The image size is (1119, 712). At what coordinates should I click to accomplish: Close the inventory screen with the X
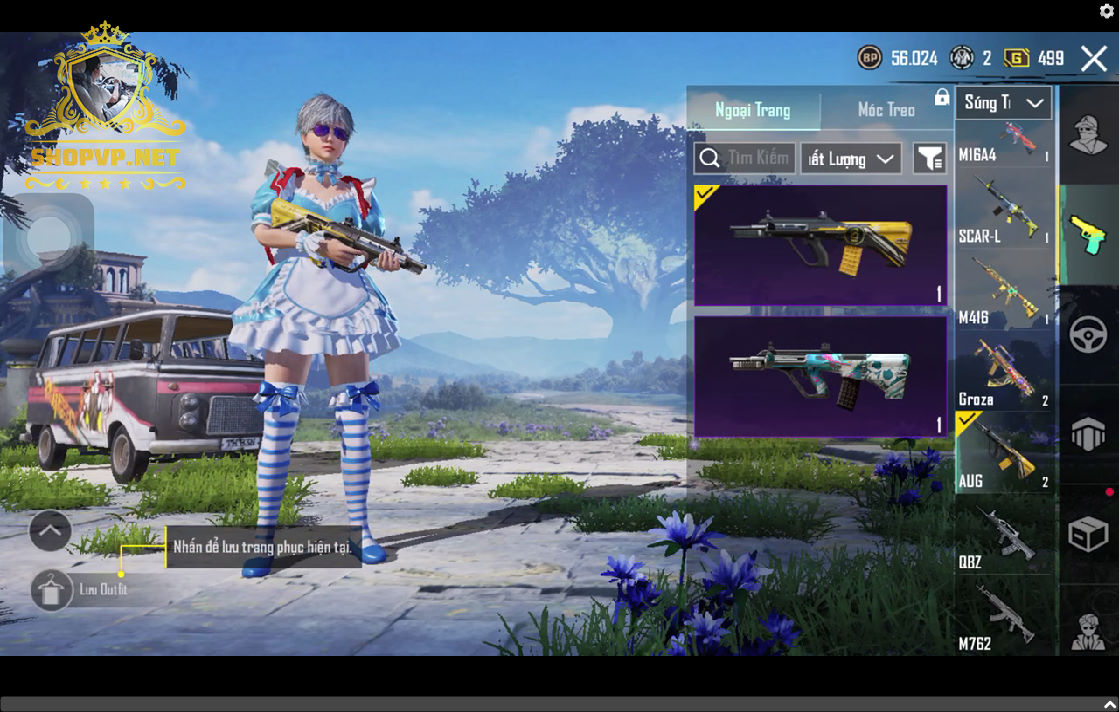click(x=1093, y=59)
